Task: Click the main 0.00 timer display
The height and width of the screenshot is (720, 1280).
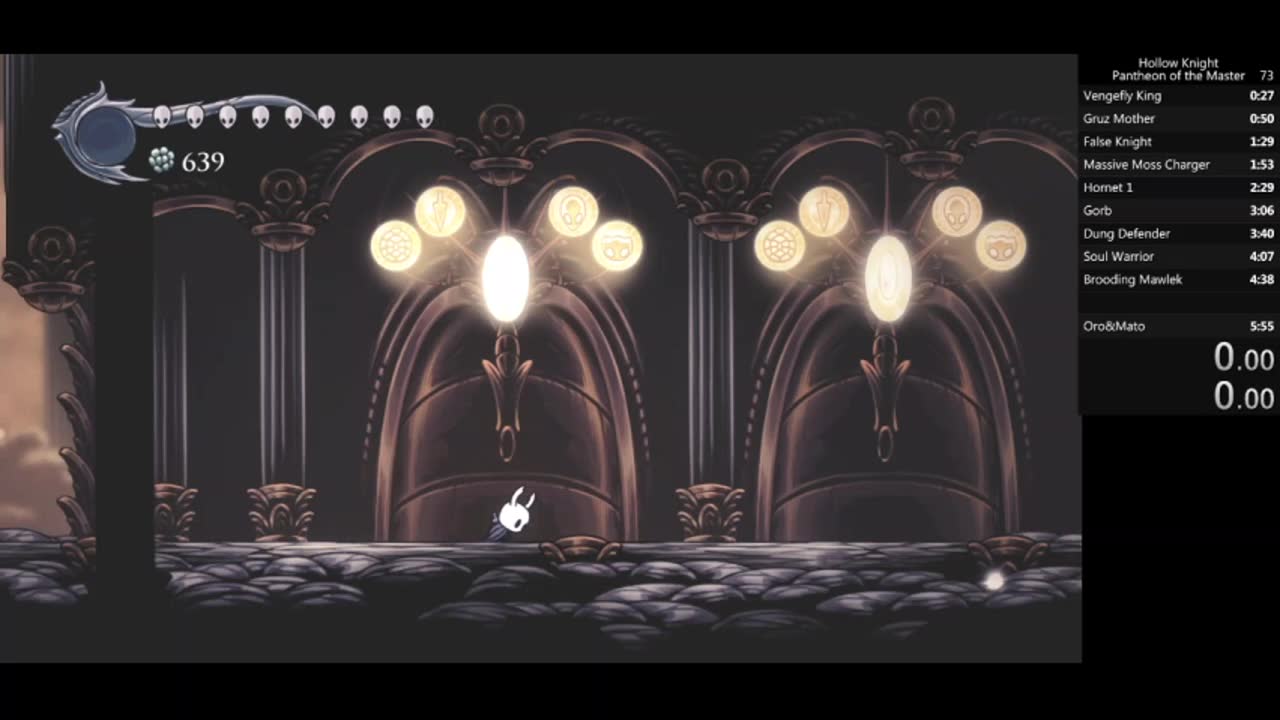Action: (x=1243, y=358)
